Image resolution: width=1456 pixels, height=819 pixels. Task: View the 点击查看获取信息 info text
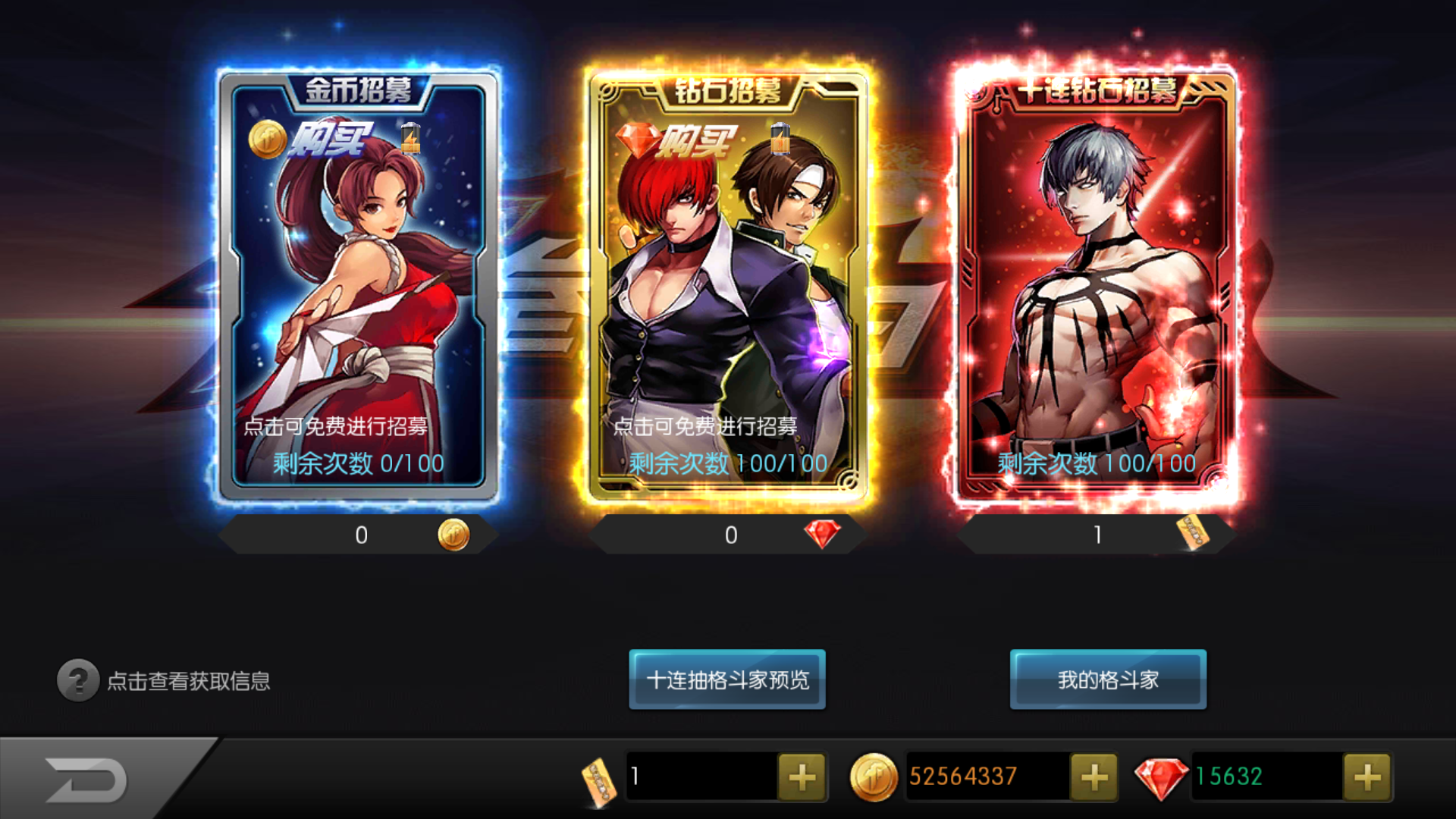[x=189, y=681]
